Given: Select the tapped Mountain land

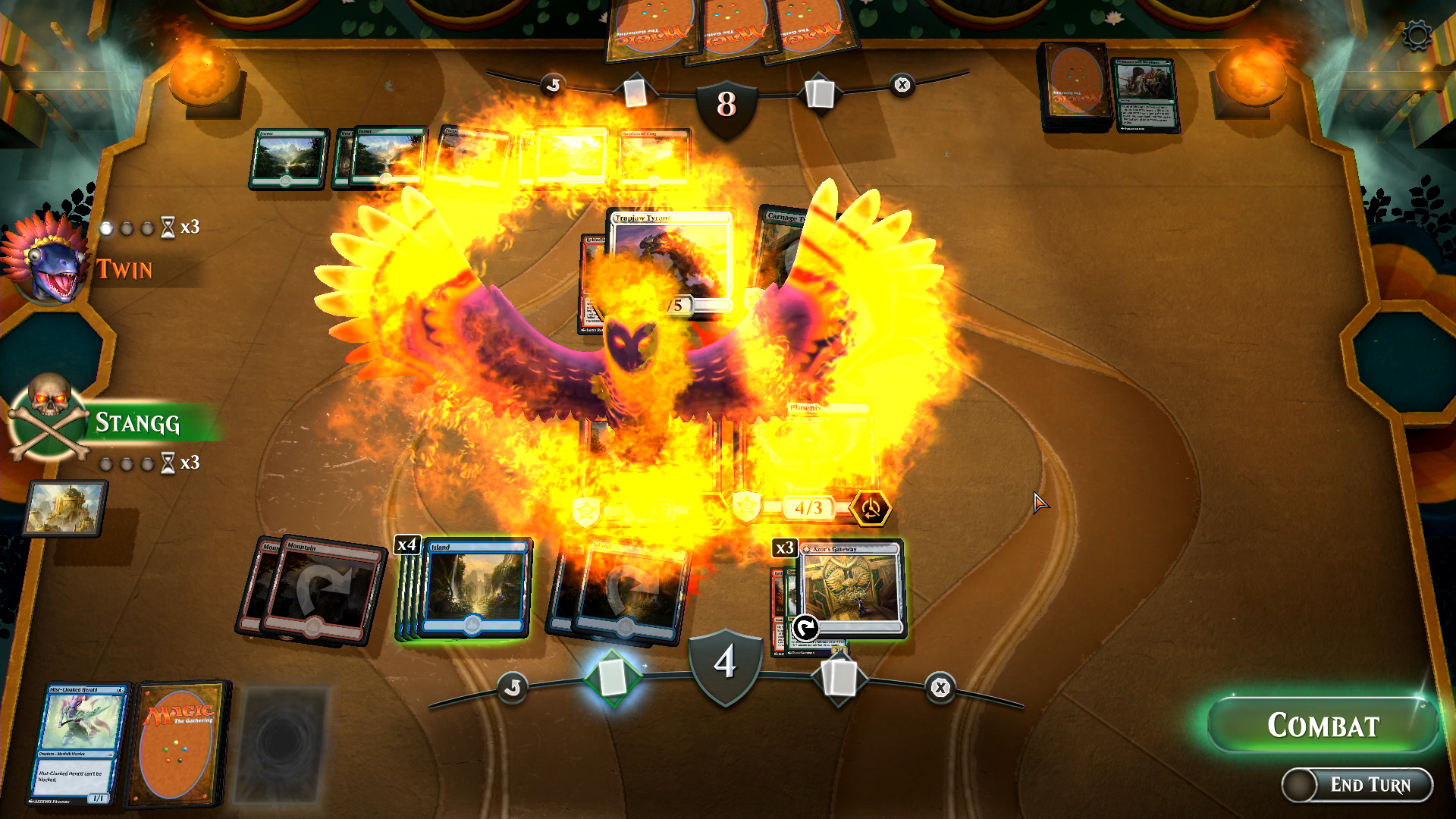Looking at the screenshot, I should [x=322, y=591].
